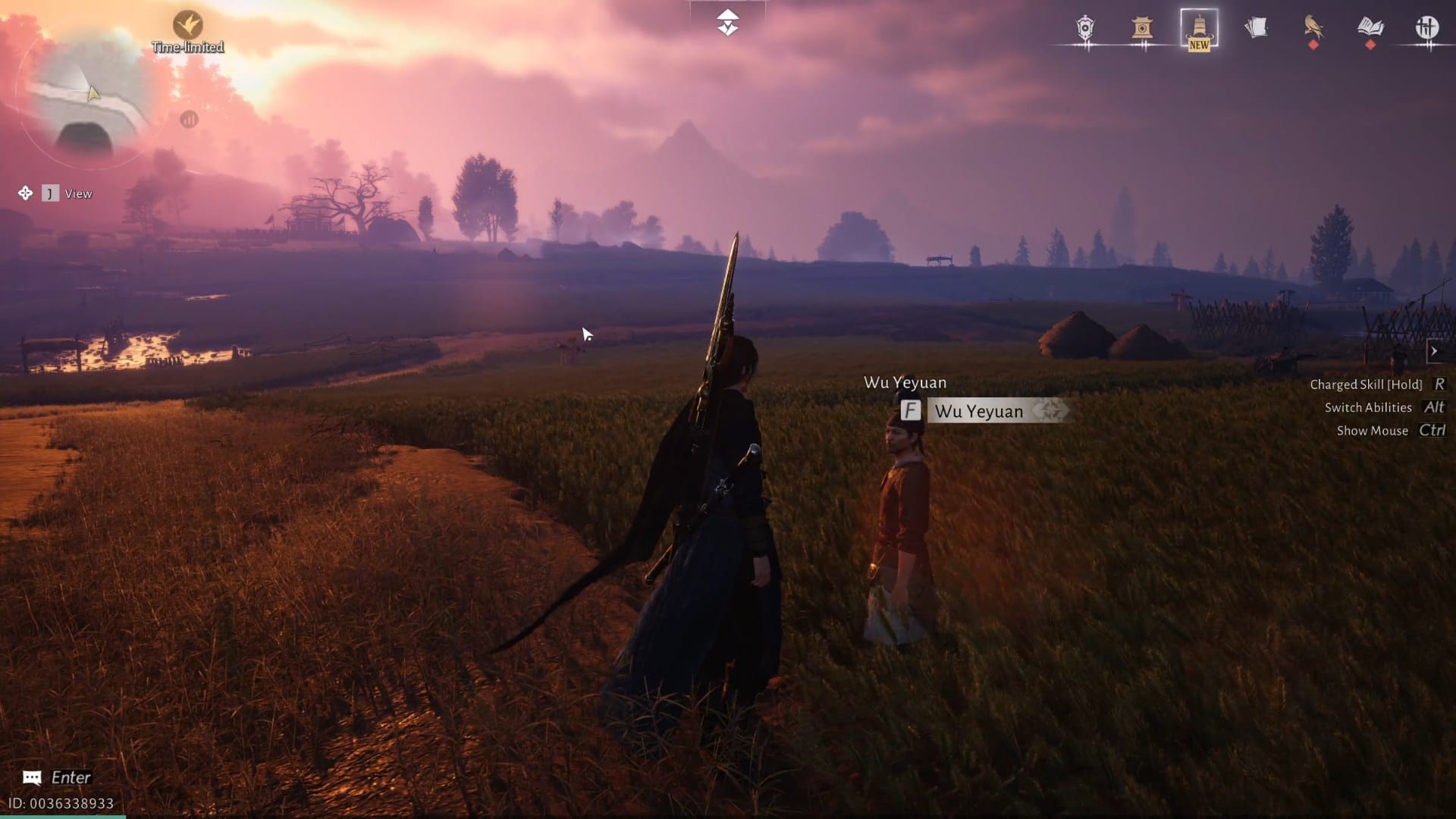Open the bell announcements icon marked NEW
This screenshot has height=819, width=1456.
click(1198, 30)
